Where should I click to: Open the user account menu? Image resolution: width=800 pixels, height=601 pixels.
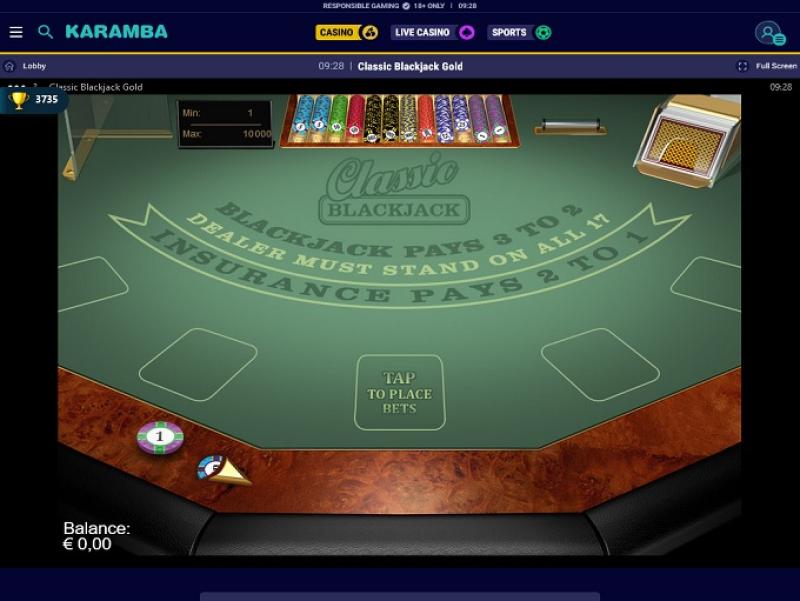point(769,33)
